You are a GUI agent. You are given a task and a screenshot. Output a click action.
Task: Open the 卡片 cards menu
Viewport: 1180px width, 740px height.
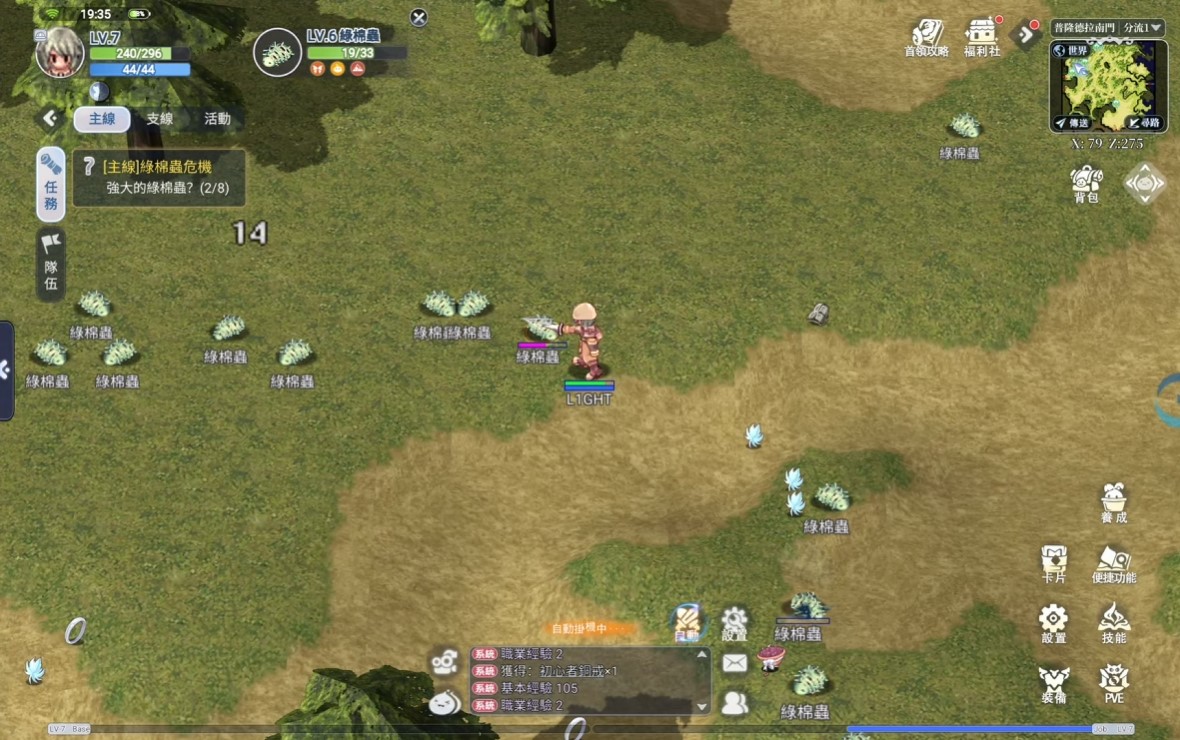tap(1054, 564)
